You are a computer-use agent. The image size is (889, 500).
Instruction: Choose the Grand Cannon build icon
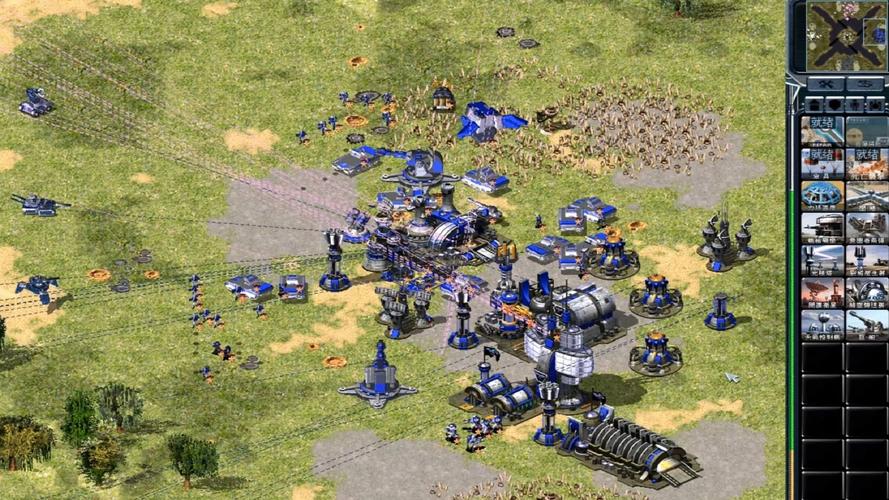[x=866, y=325]
